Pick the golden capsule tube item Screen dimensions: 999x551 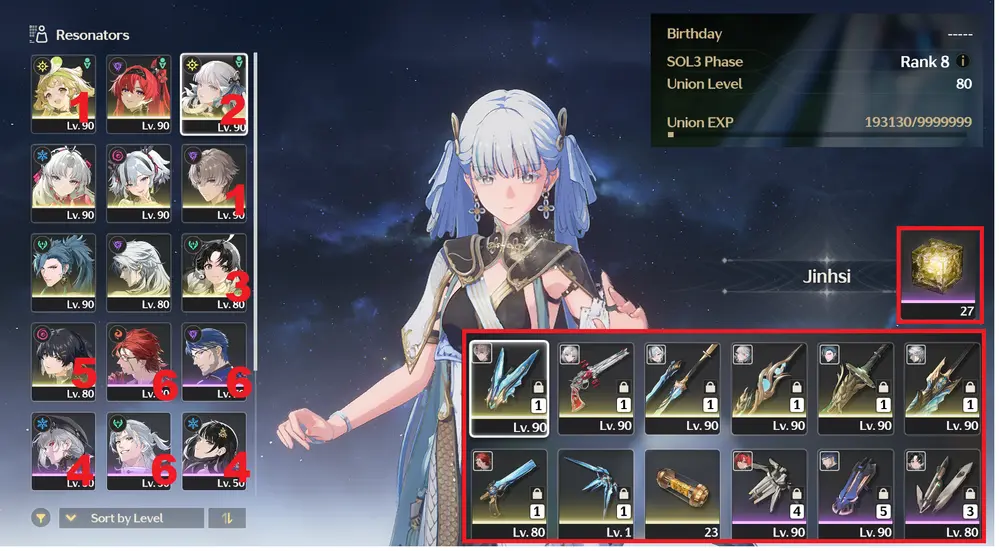(682, 494)
